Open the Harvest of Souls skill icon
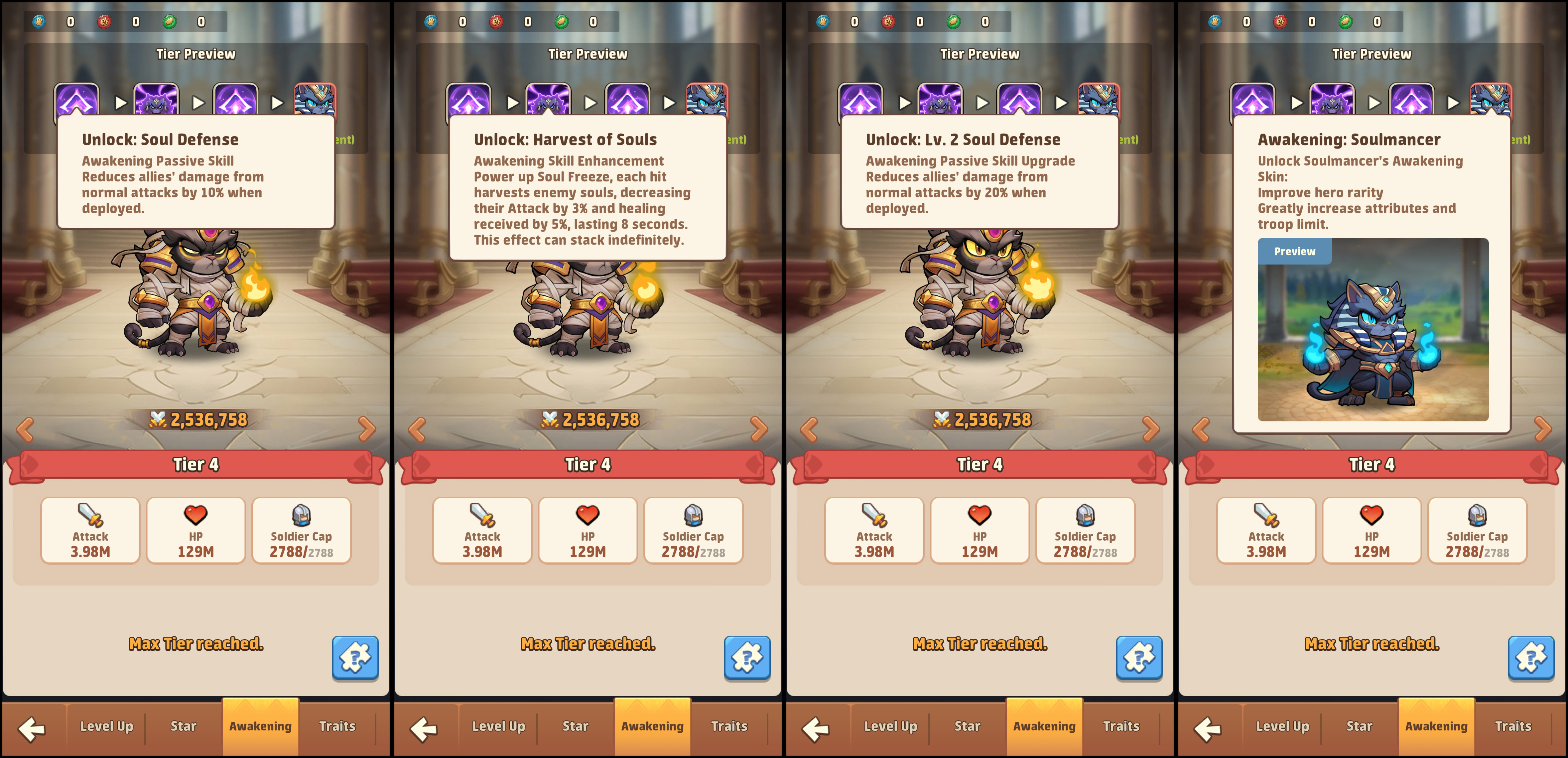The height and width of the screenshot is (758, 1568). [548, 99]
